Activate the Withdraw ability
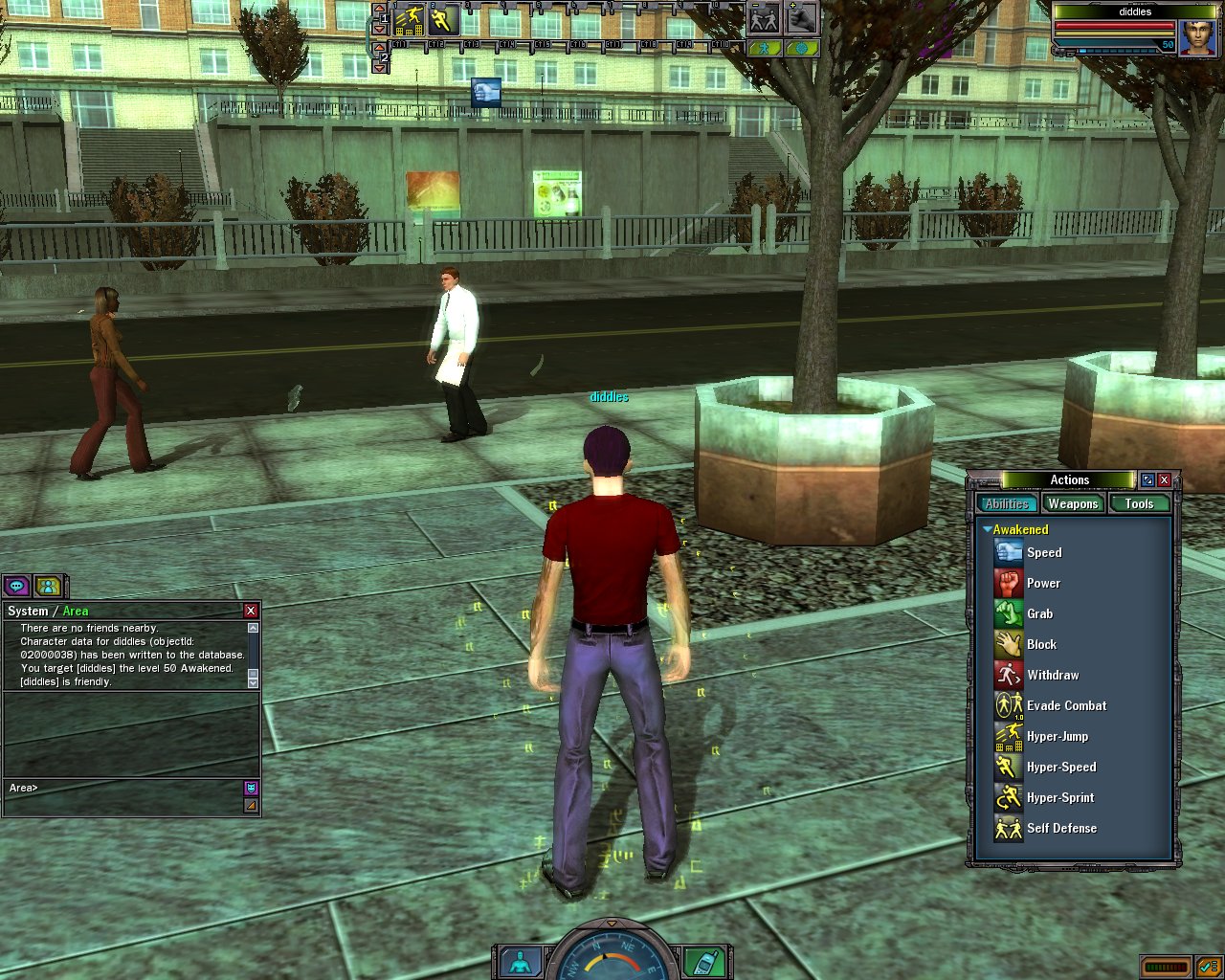The height and width of the screenshot is (980, 1225). pyautogui.click(x=1052, y=675)
